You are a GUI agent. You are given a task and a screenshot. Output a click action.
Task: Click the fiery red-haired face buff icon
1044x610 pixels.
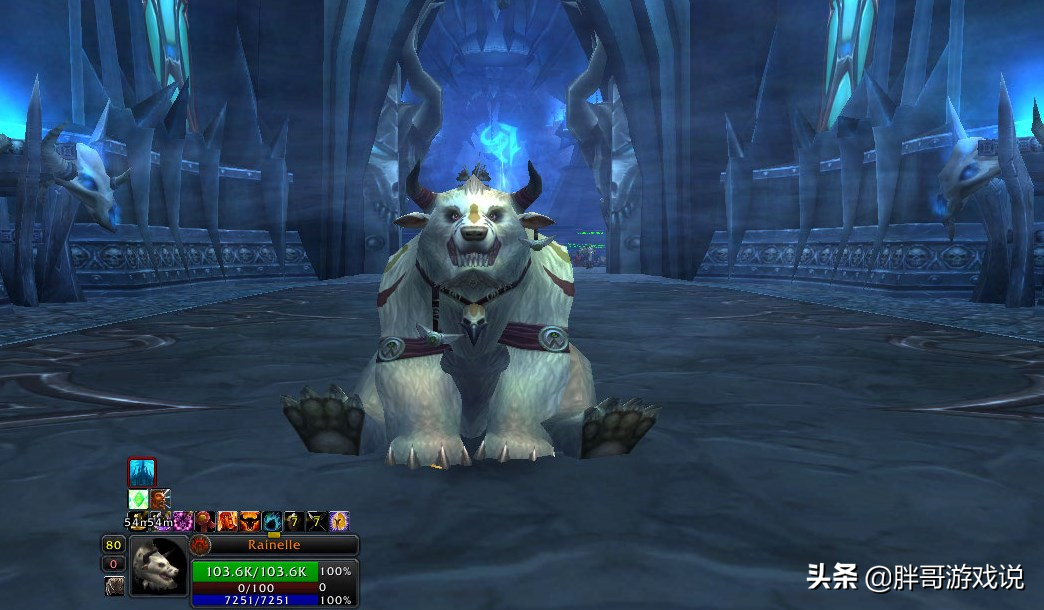227,520
